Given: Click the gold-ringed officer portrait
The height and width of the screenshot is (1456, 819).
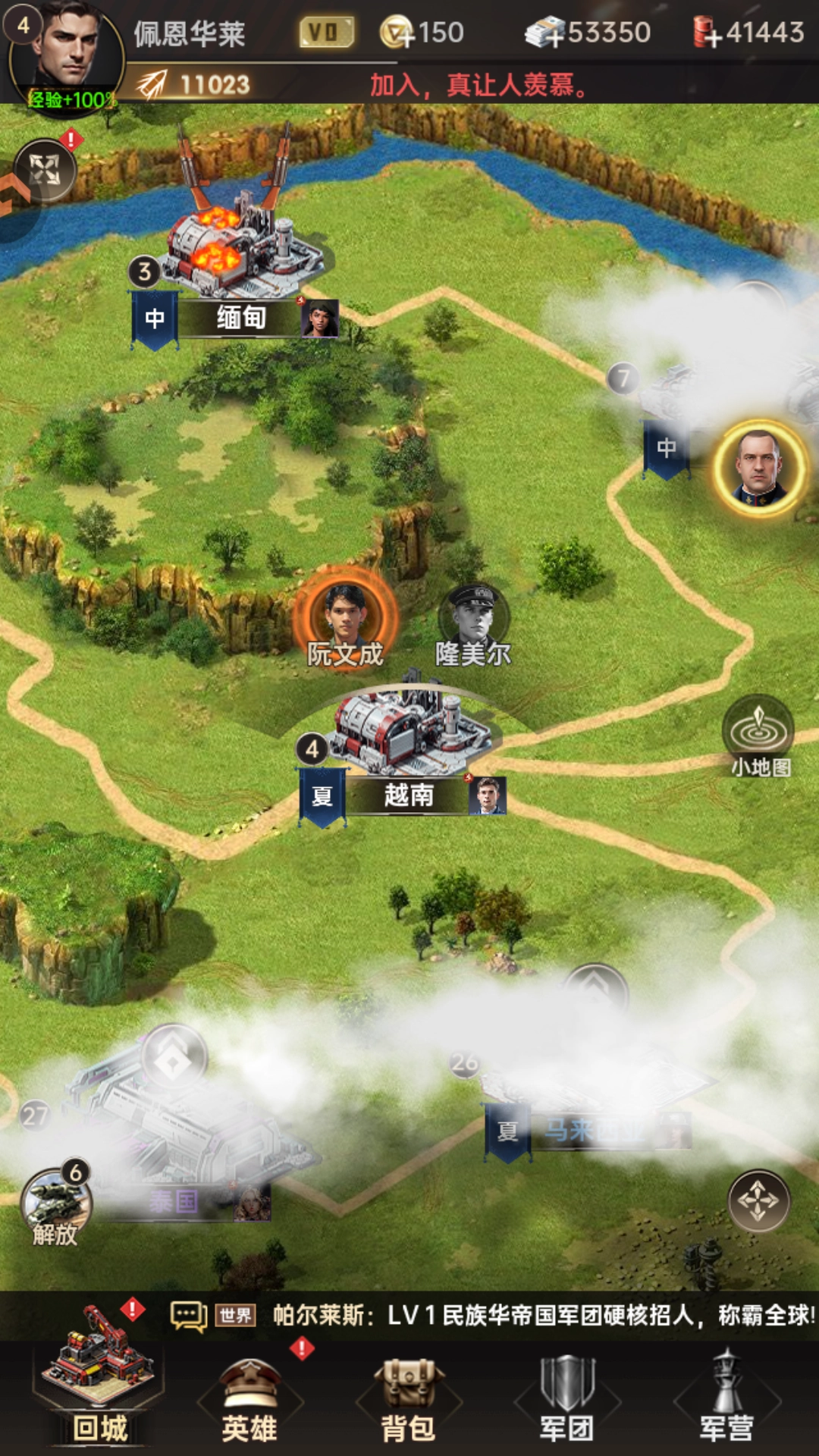Looking at the screenshot, I should coord(760,467).
